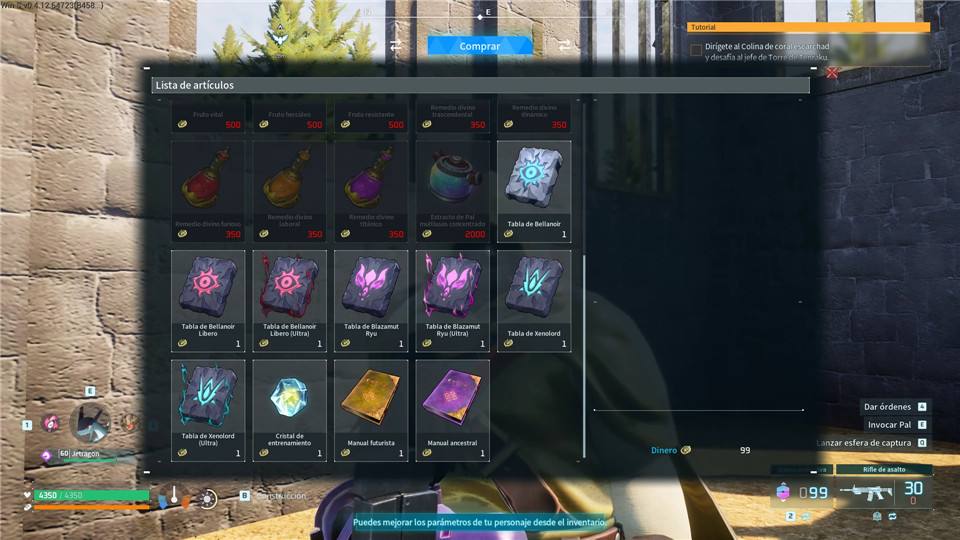Switch tab with the left arrows icon
This screenshot has width=960, height=540.
[395, 46]
